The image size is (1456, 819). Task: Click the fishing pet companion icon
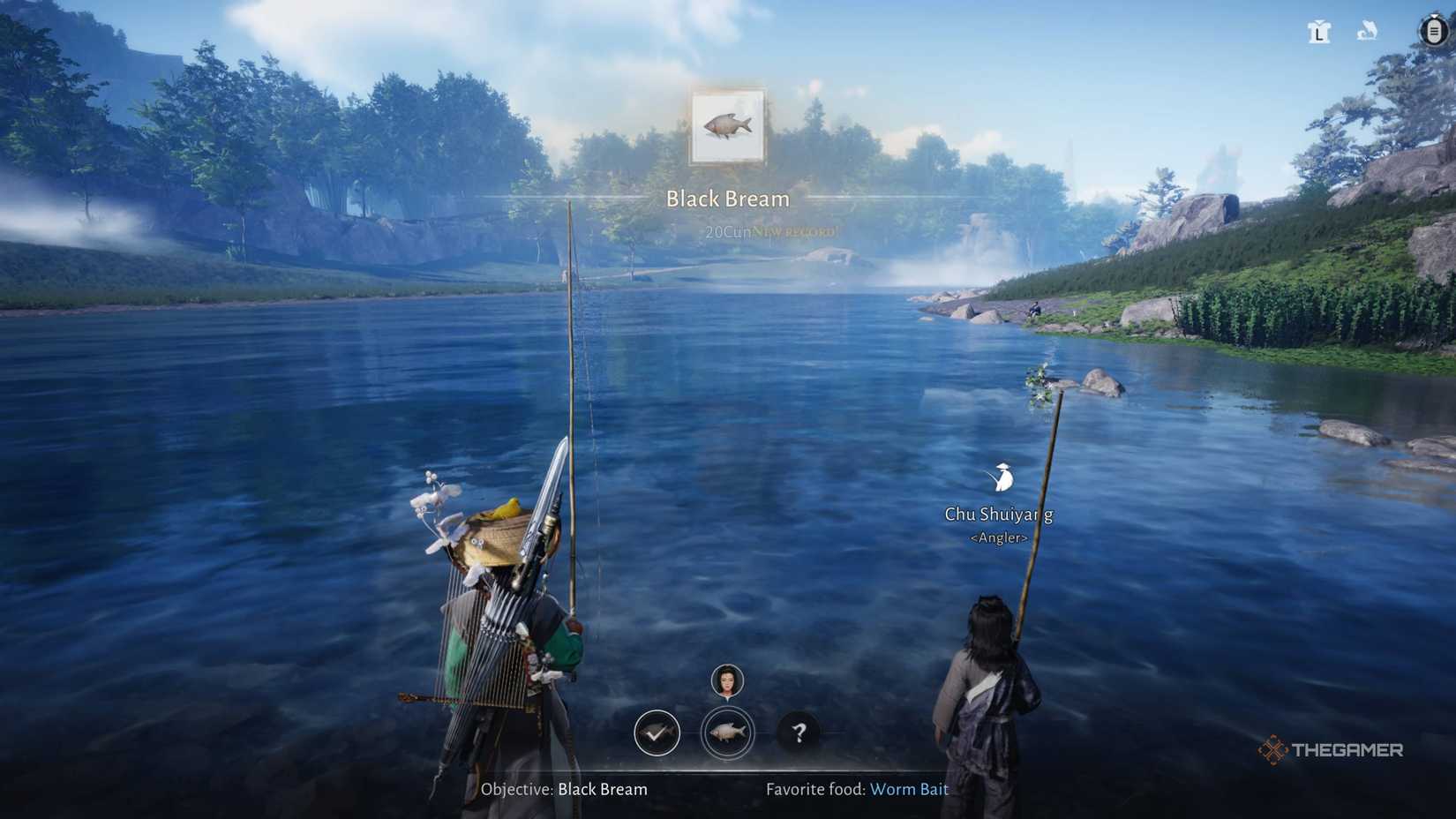coord(1368,31)
